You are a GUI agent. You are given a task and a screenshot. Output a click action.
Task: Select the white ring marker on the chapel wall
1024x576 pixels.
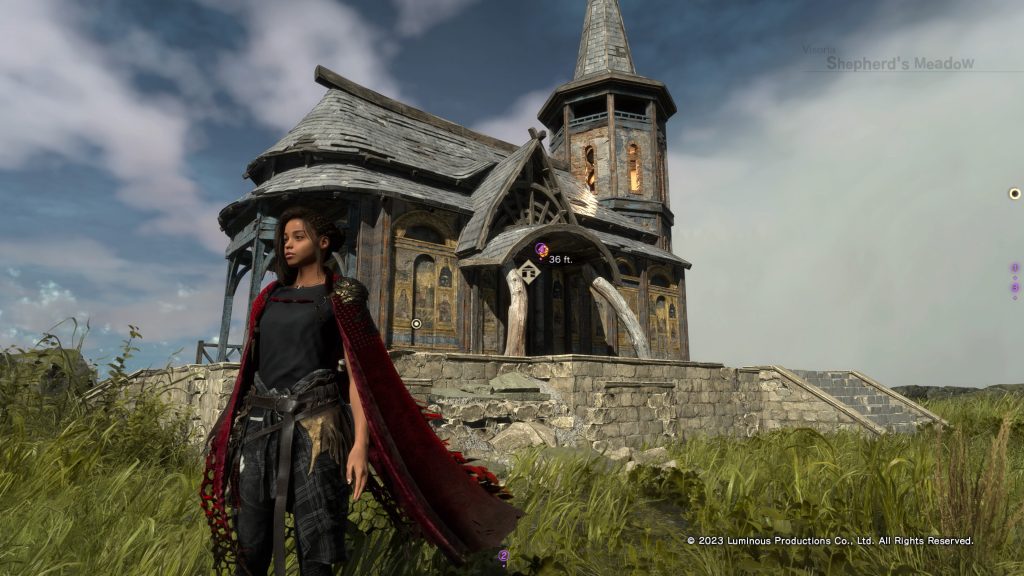pos(416,323)
